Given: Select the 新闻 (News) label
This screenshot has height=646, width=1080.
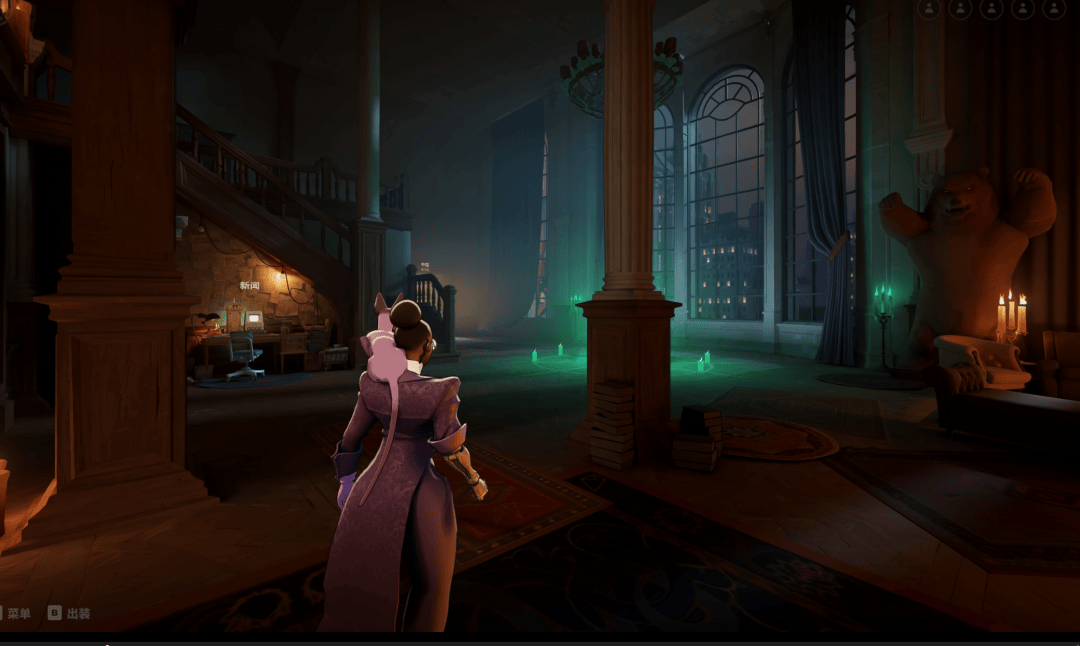Looking at the screenshot, I should pyautogui.click(x=249, y=286).
